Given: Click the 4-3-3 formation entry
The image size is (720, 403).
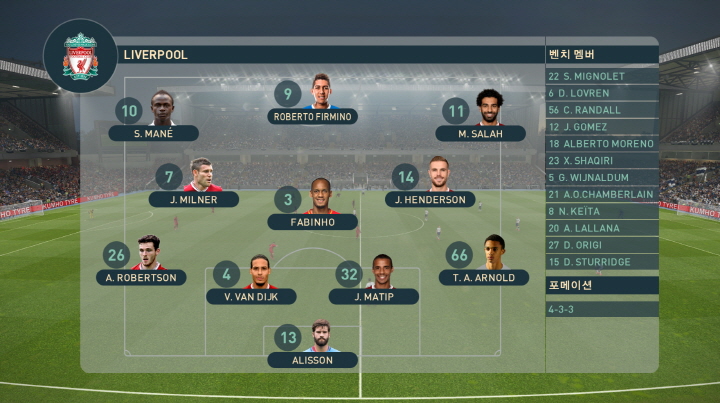Looking at the screenshot, I should pyautogui.click(x=601, y=310).
